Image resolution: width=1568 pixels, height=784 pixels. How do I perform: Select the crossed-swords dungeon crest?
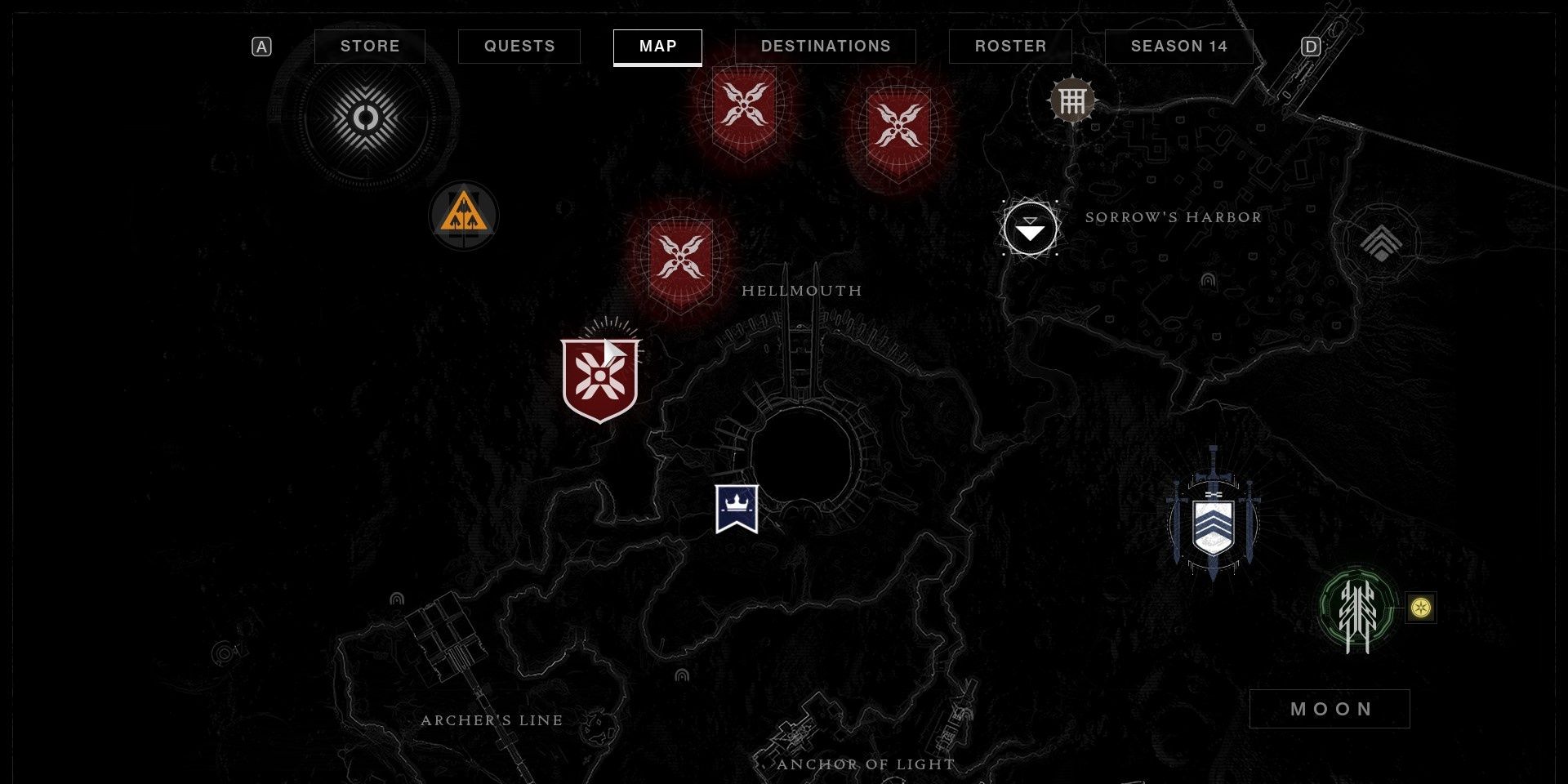pyautogui.click(x=1214, y=523)
